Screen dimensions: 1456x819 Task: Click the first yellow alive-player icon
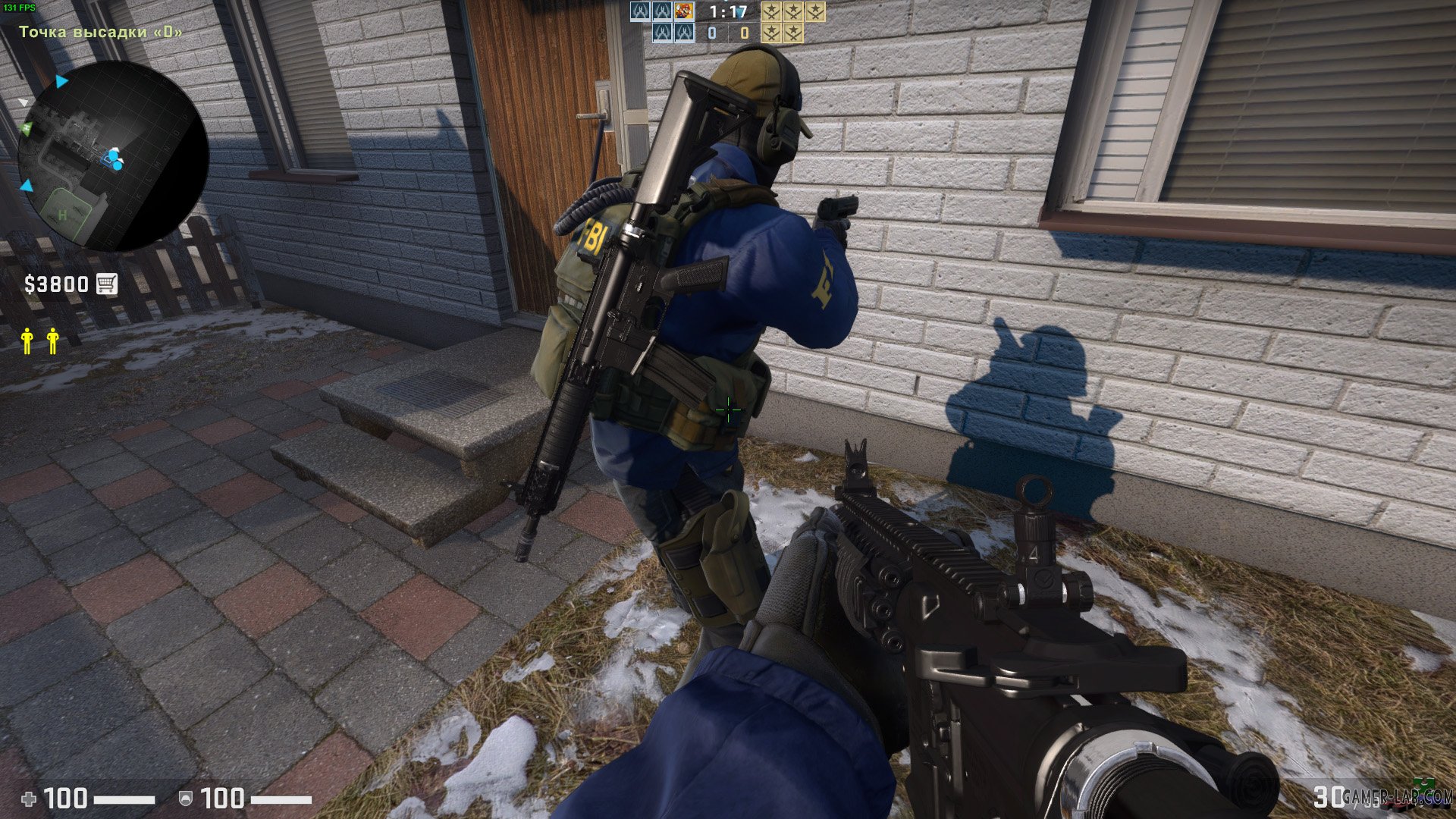28,341
